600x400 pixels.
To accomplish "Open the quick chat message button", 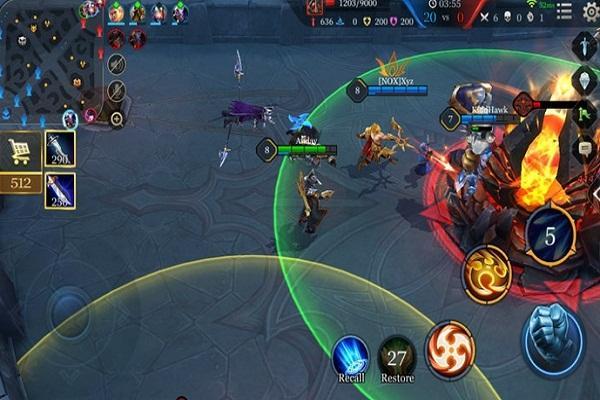I will (585, 148).
